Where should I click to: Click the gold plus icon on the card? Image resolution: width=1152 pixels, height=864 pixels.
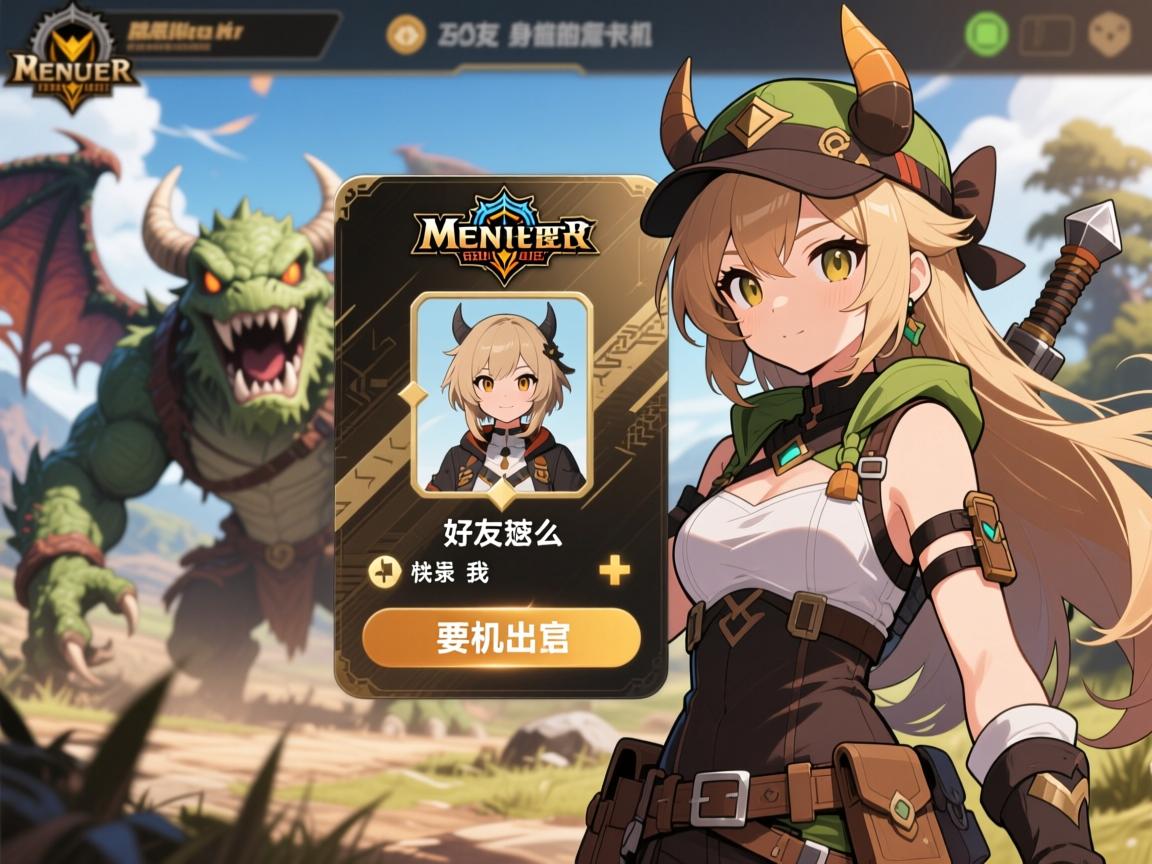pyautogui.click(x=614, y=571)
